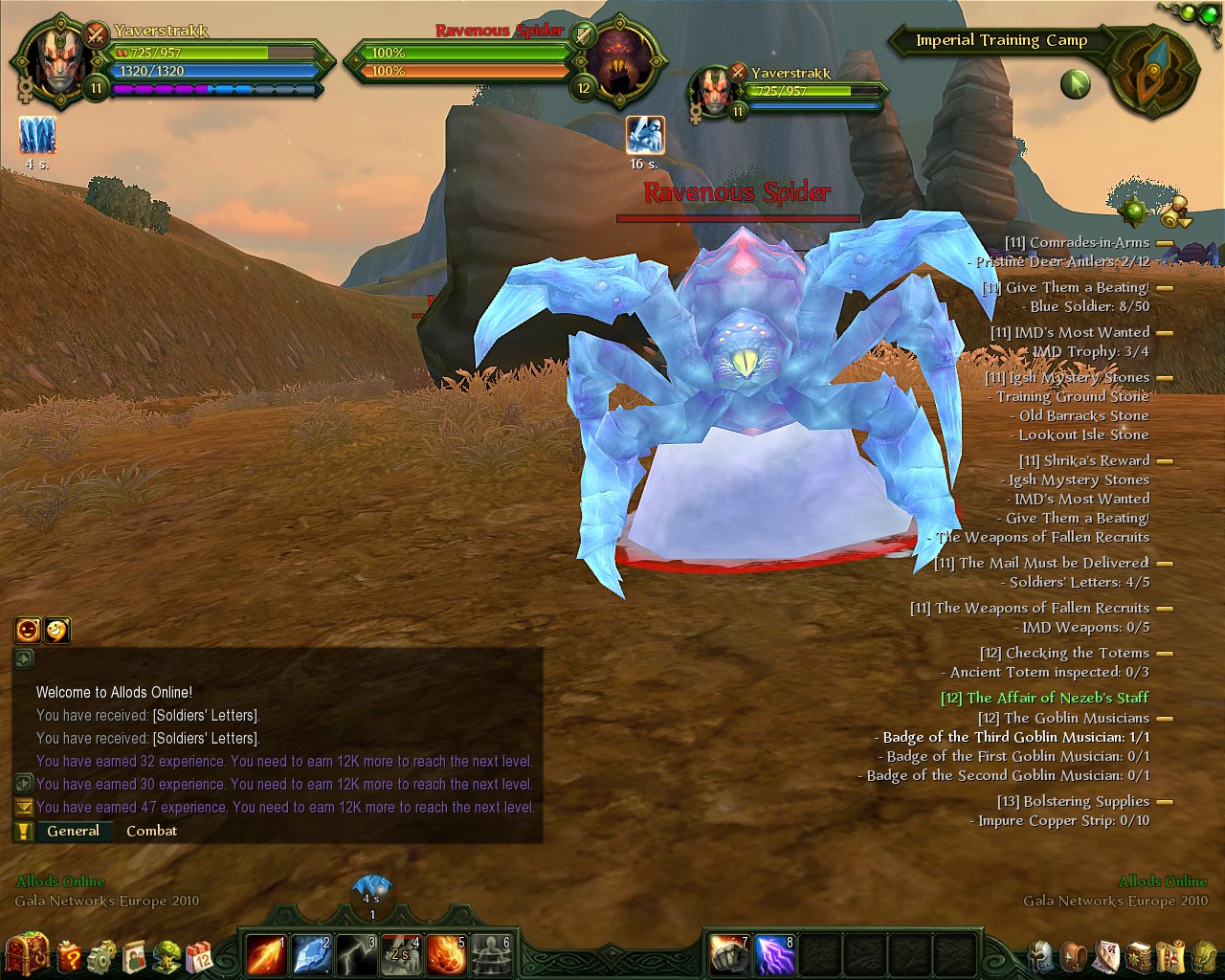
Task: Open the red treasure chest item shop
Action: pyautogui.click(x=27, y=954)
